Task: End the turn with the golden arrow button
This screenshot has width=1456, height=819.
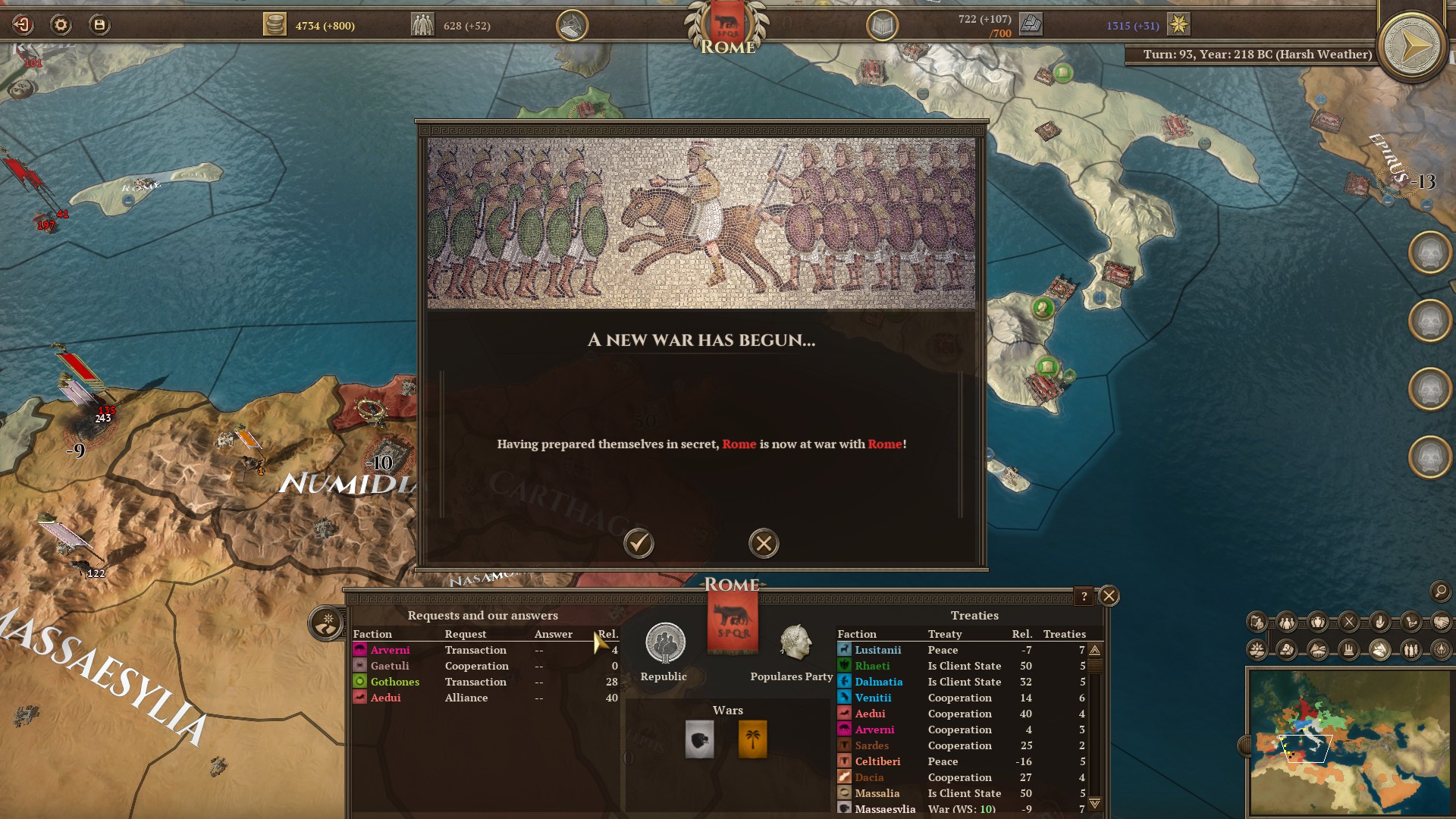Action: [x=1413, y=47]
